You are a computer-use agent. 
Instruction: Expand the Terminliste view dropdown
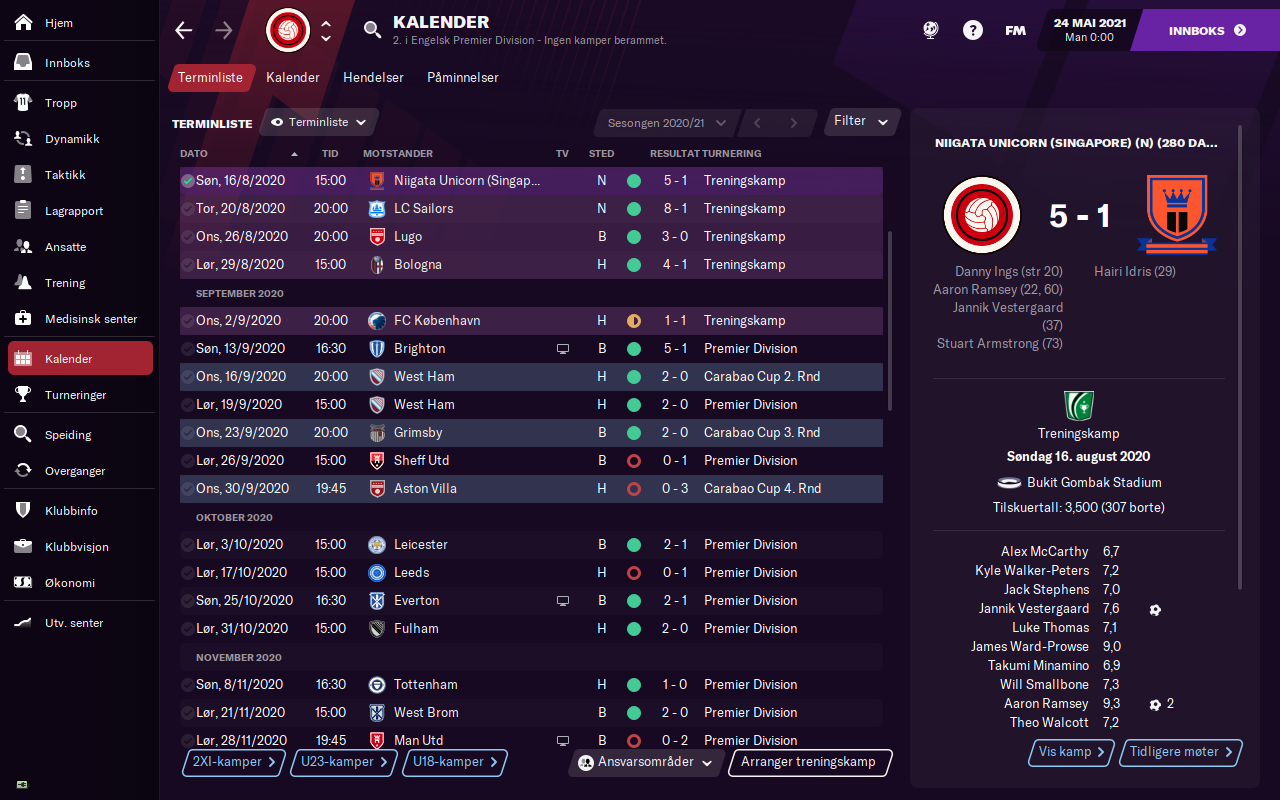point(319,122)
